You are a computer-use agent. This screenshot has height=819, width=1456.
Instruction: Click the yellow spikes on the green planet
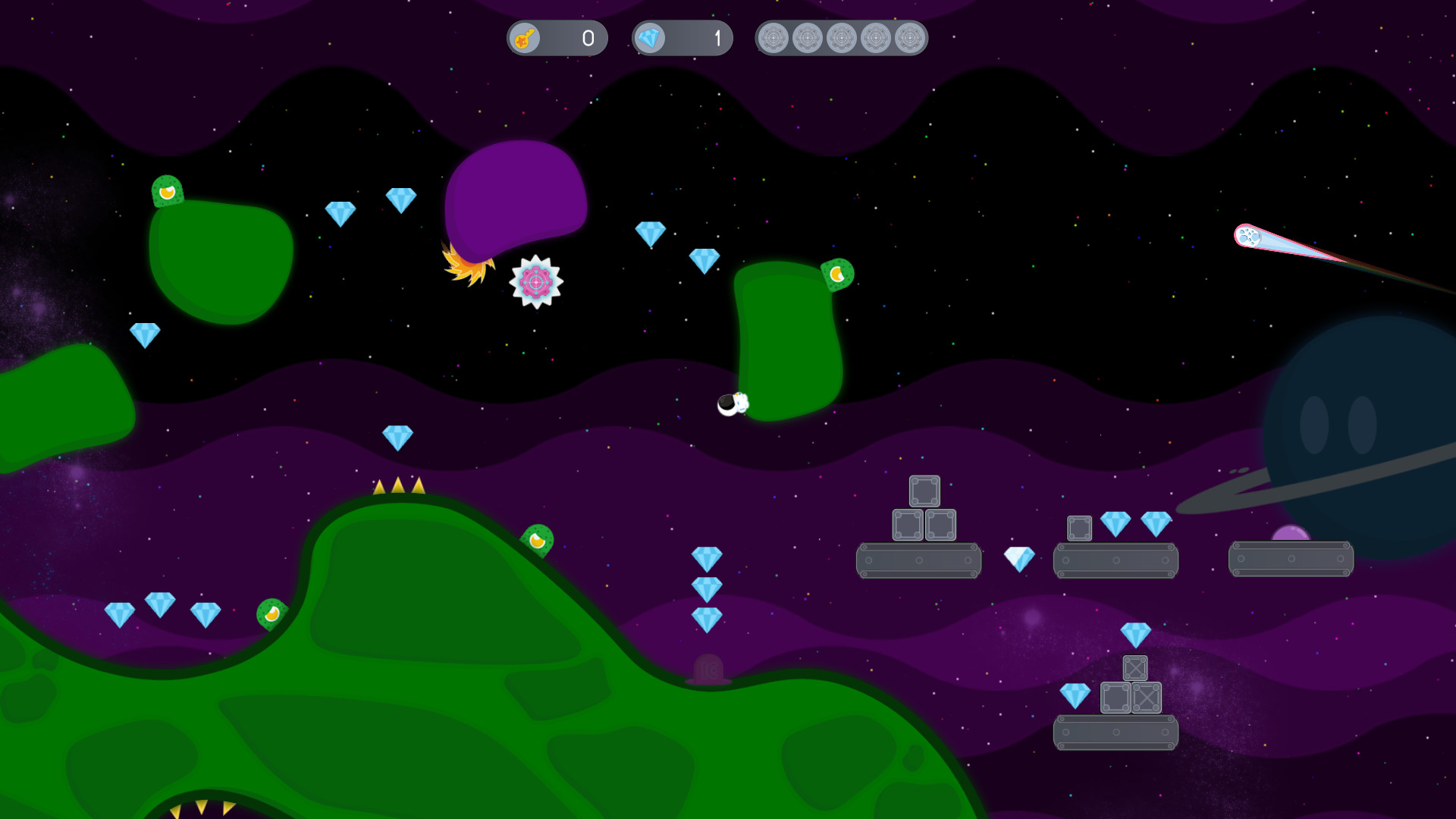click(397, 486)
